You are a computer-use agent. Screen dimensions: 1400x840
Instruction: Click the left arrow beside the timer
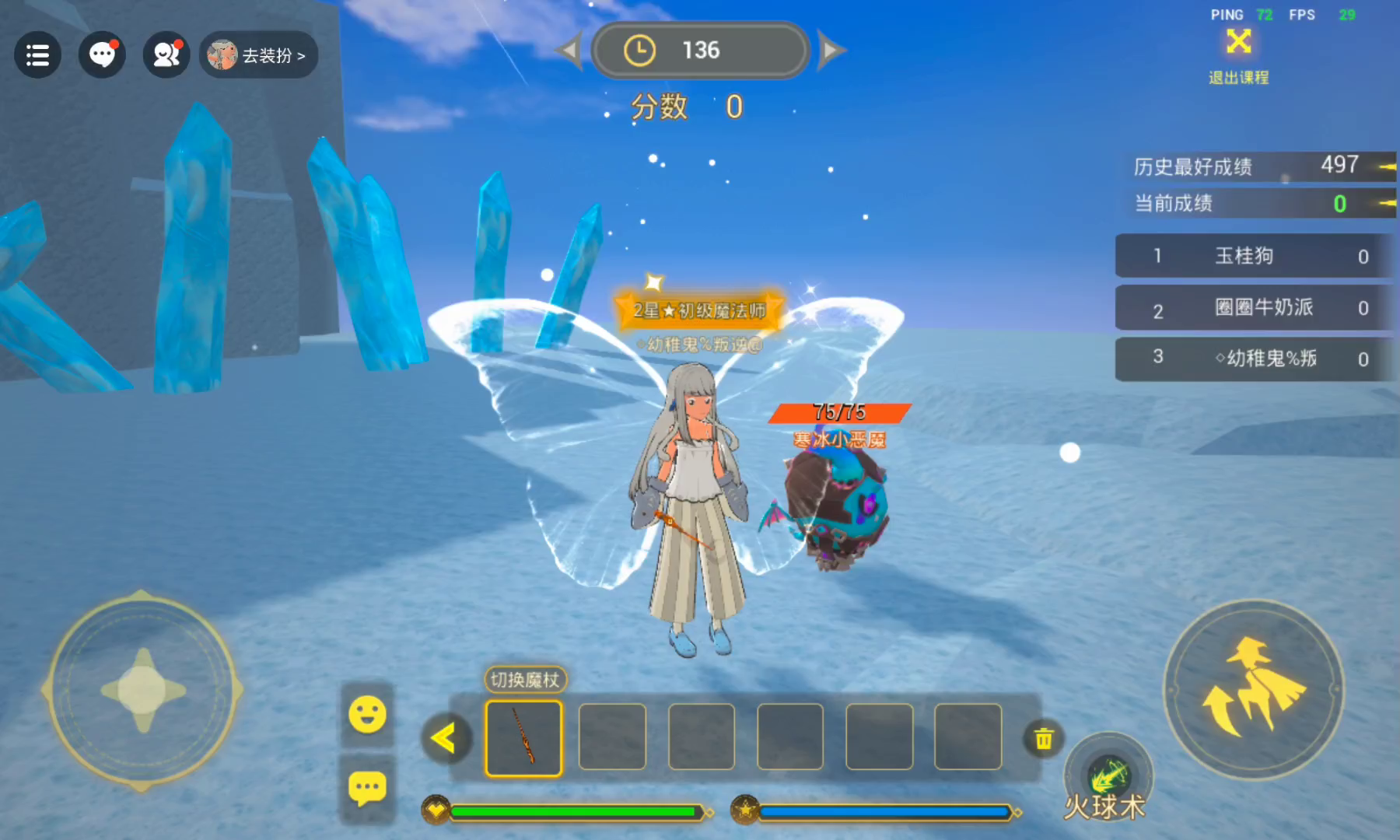coord(569,51)
